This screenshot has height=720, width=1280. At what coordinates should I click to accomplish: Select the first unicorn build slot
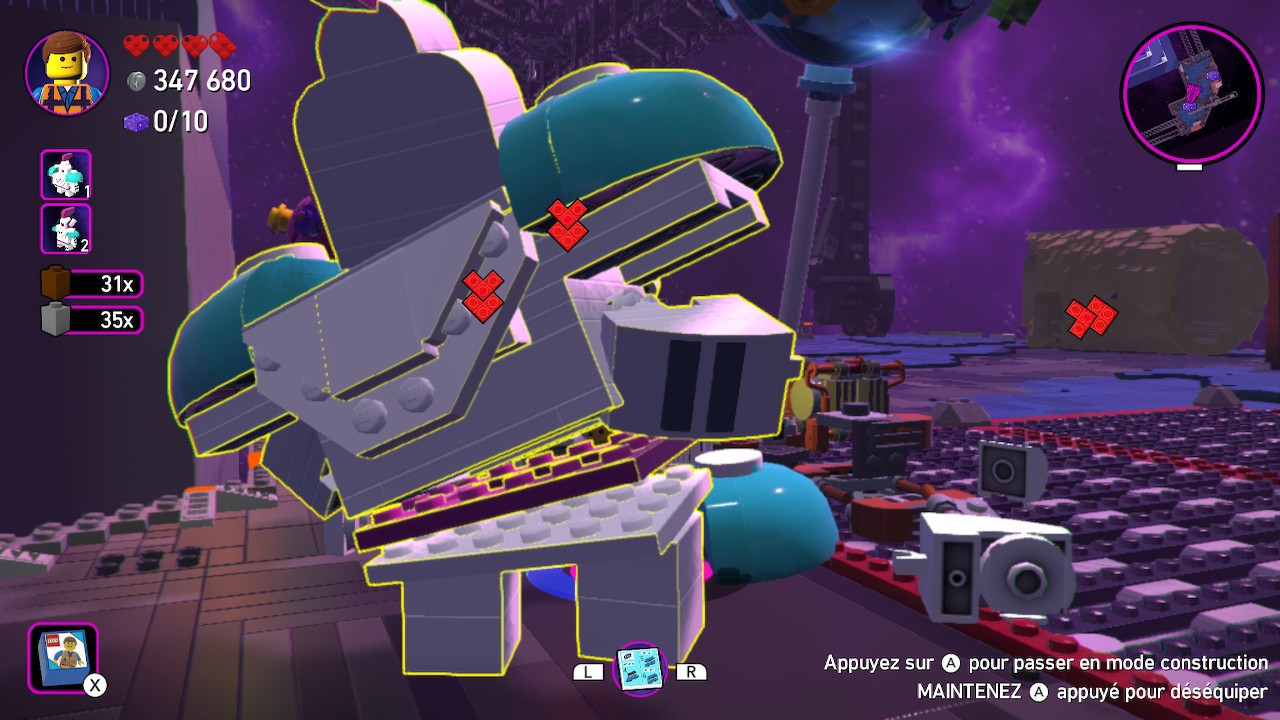point(66,175)
